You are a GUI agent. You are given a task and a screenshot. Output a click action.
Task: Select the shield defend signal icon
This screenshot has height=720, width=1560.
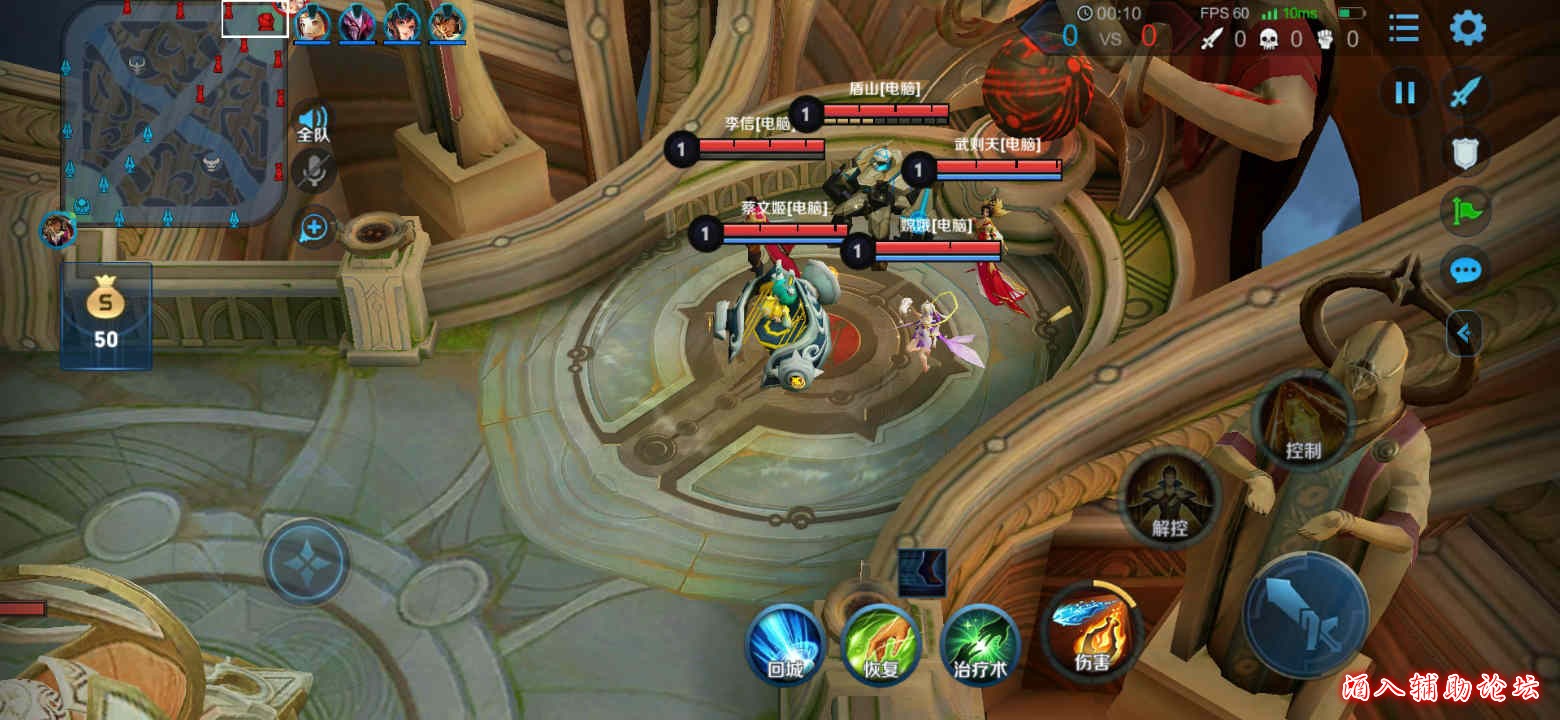tap(1466, 152)
